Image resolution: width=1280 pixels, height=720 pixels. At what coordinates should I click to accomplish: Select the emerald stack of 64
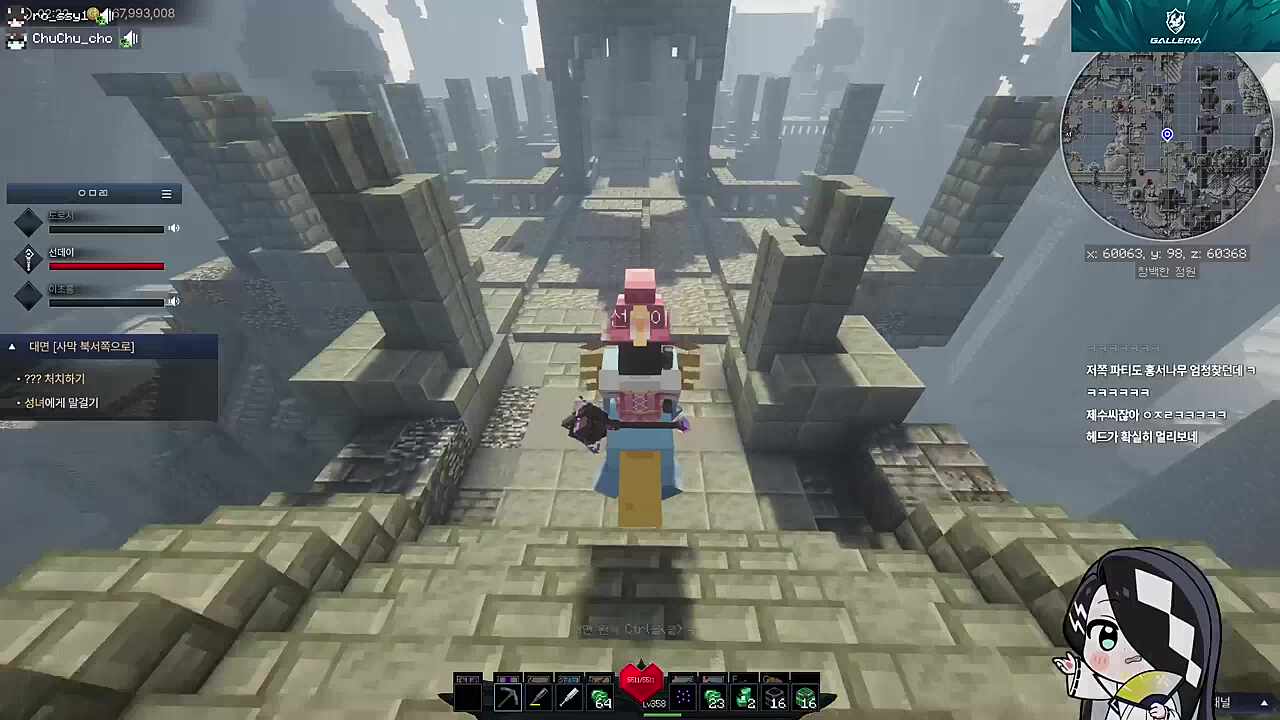point(600,697)
